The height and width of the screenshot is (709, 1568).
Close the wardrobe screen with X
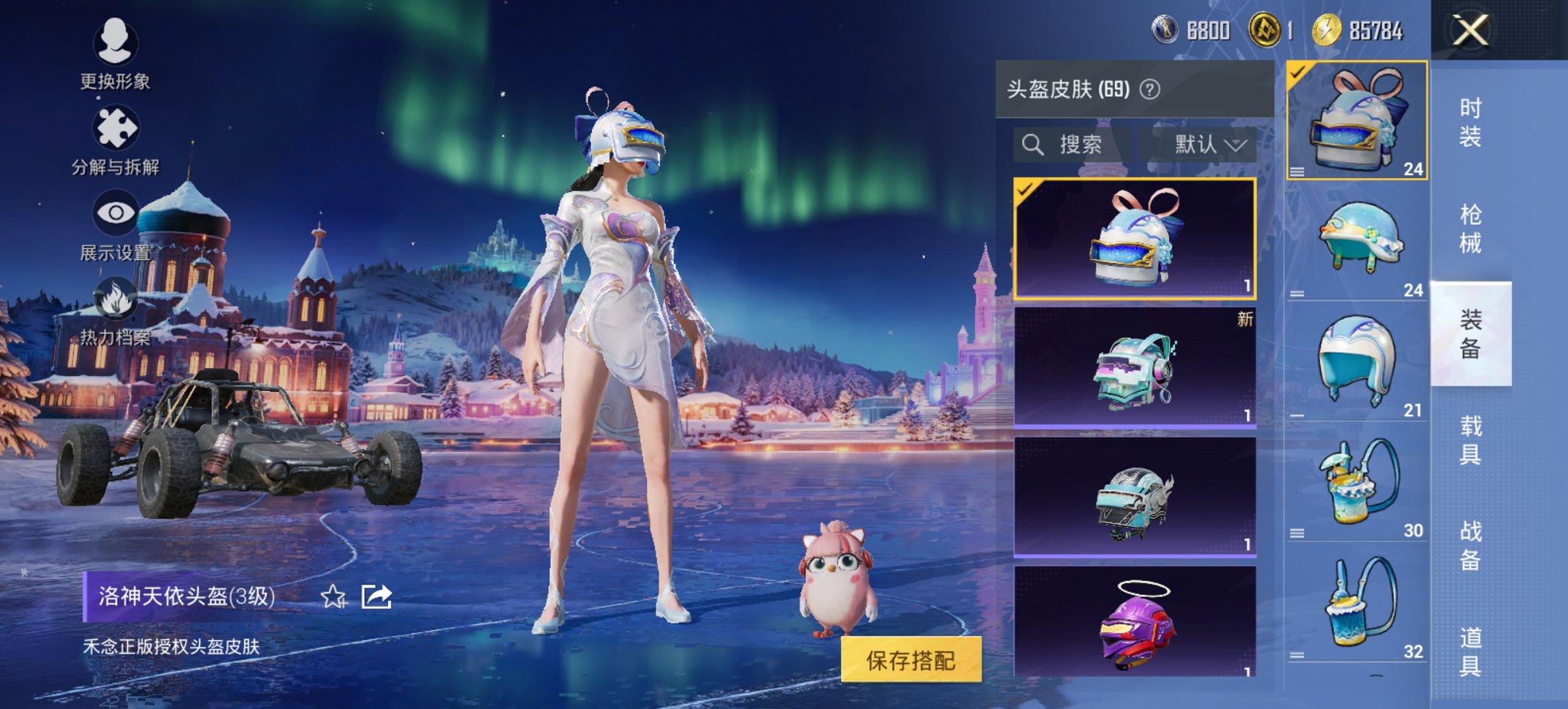1470,31
